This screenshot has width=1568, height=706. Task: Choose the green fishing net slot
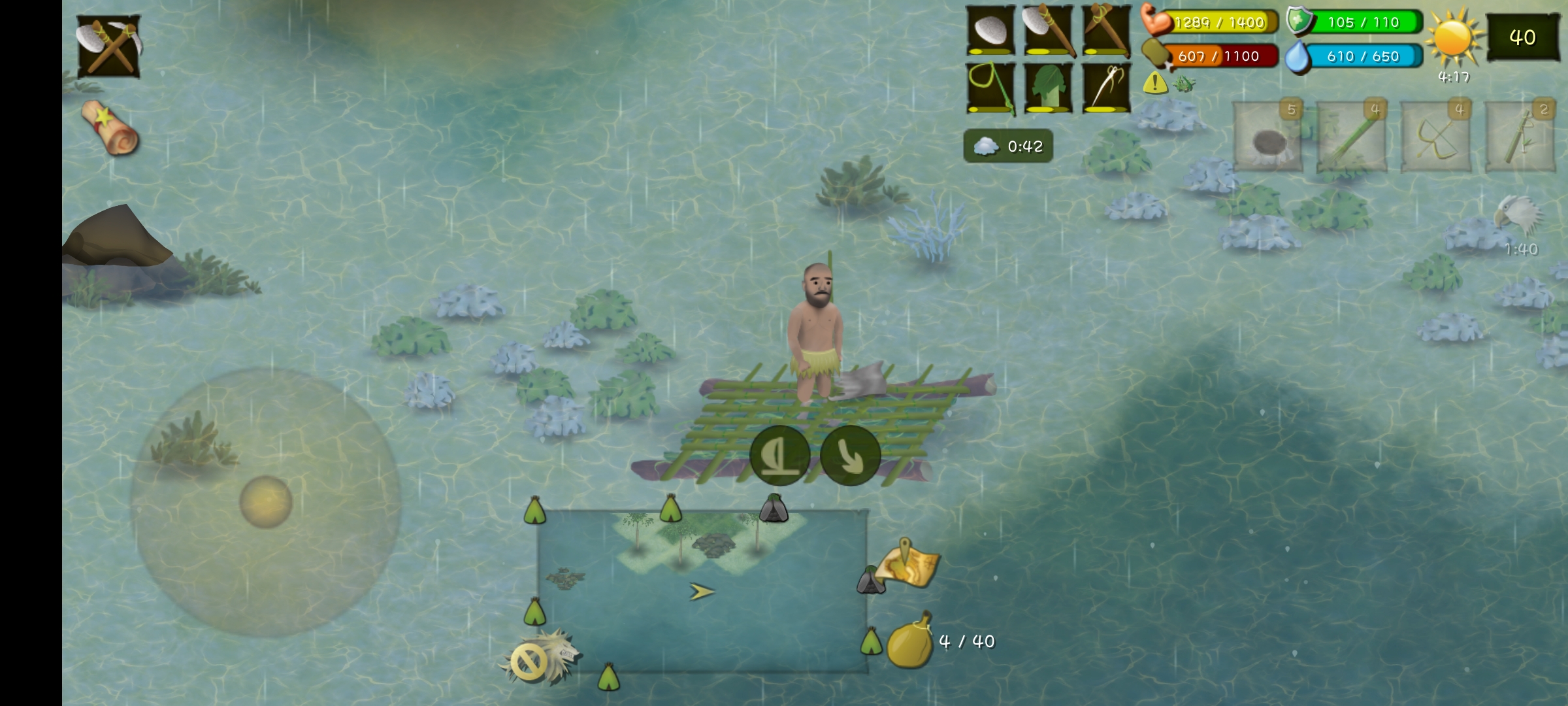click(991, 88)
